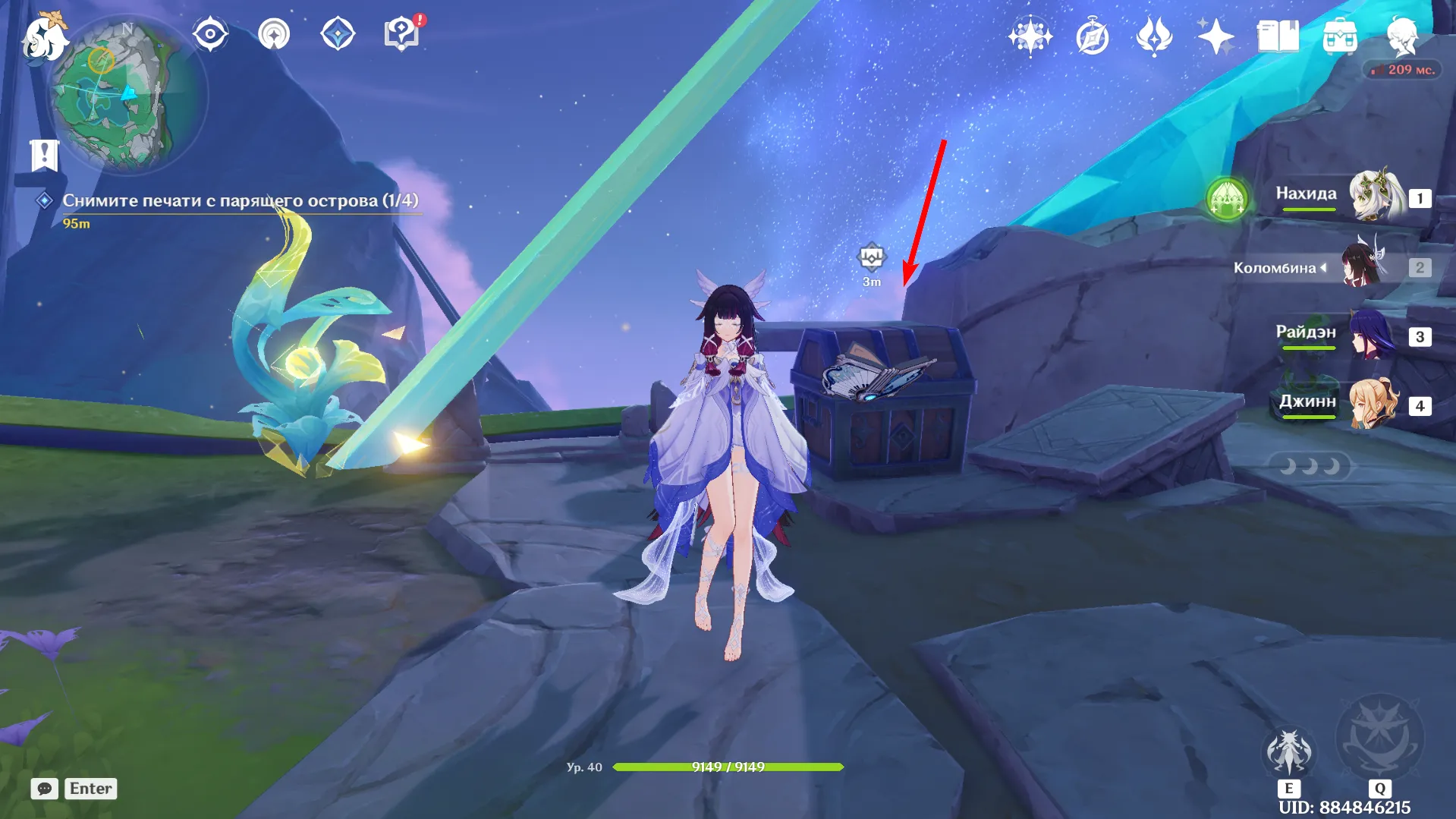Activate the elemental skill icon
This screenshot has height=819, width=1456.
[1288, 753]
